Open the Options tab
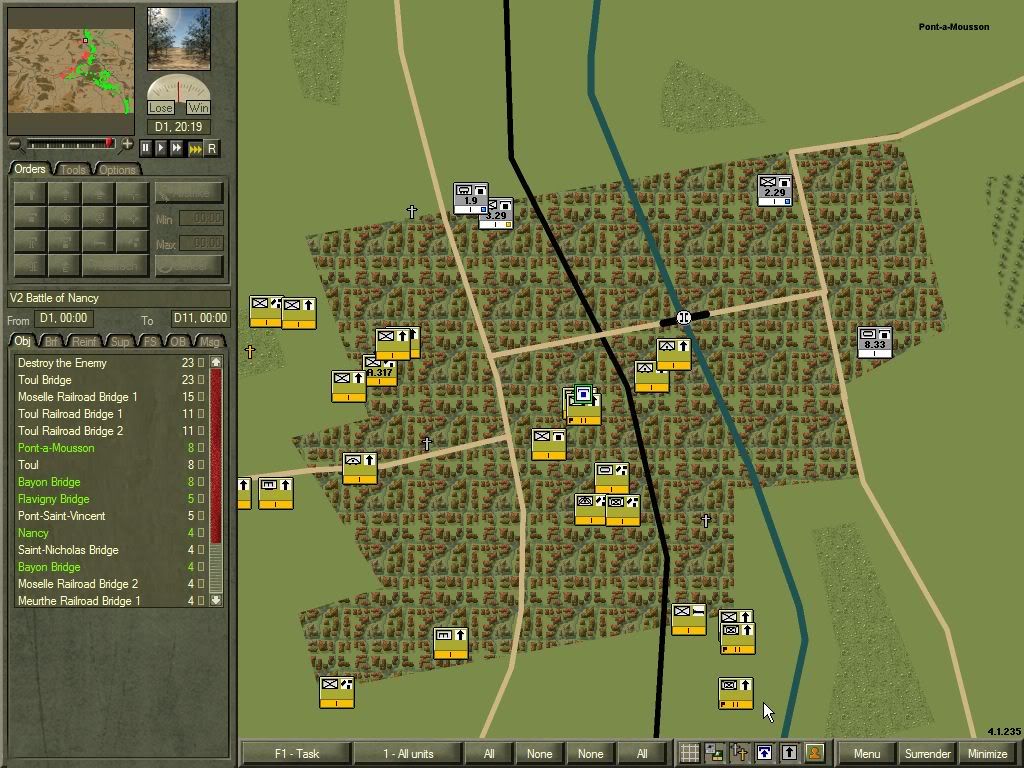 click(x=117, y=169)
